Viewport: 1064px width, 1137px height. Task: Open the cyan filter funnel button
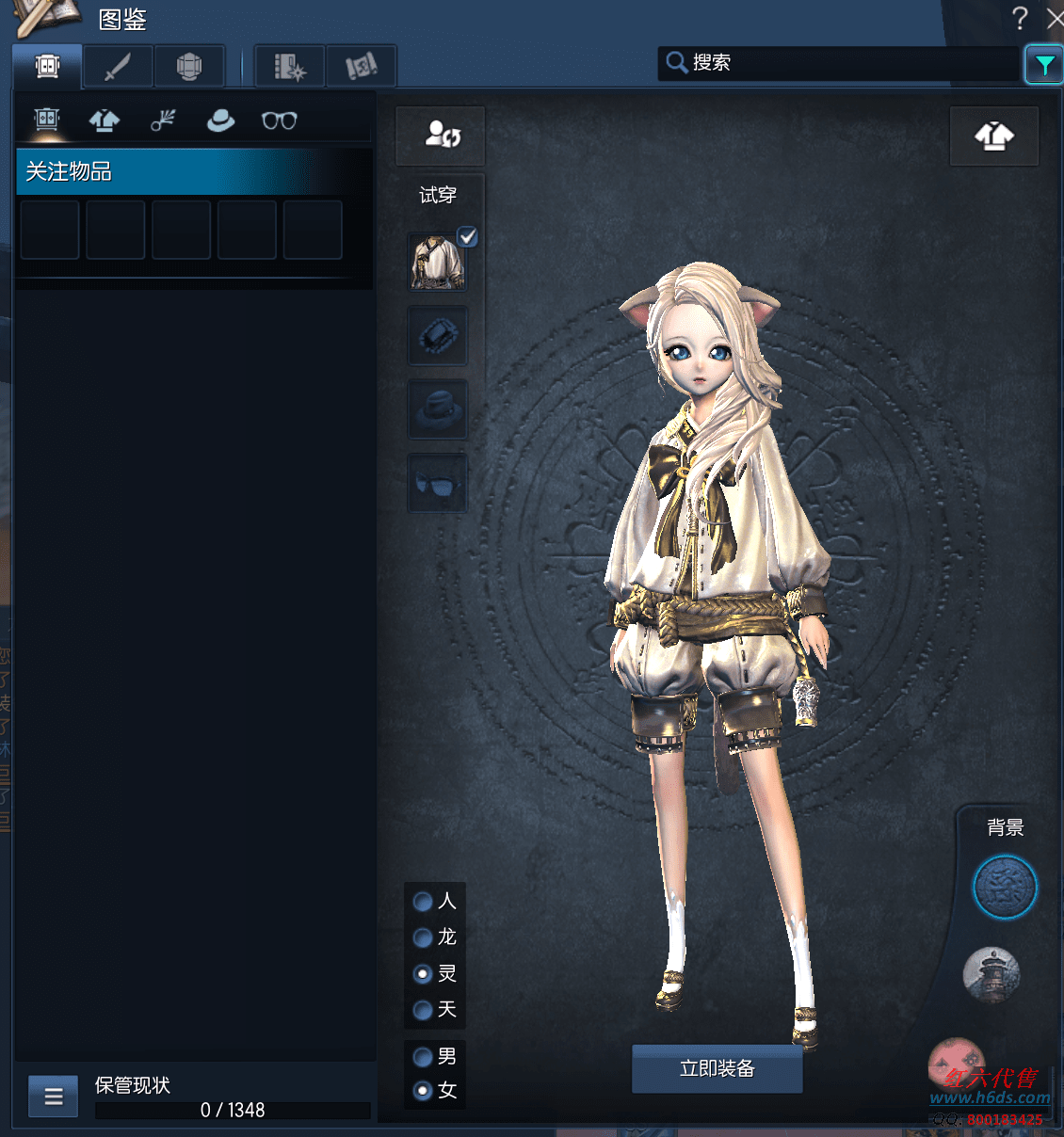pos(1043,65)
